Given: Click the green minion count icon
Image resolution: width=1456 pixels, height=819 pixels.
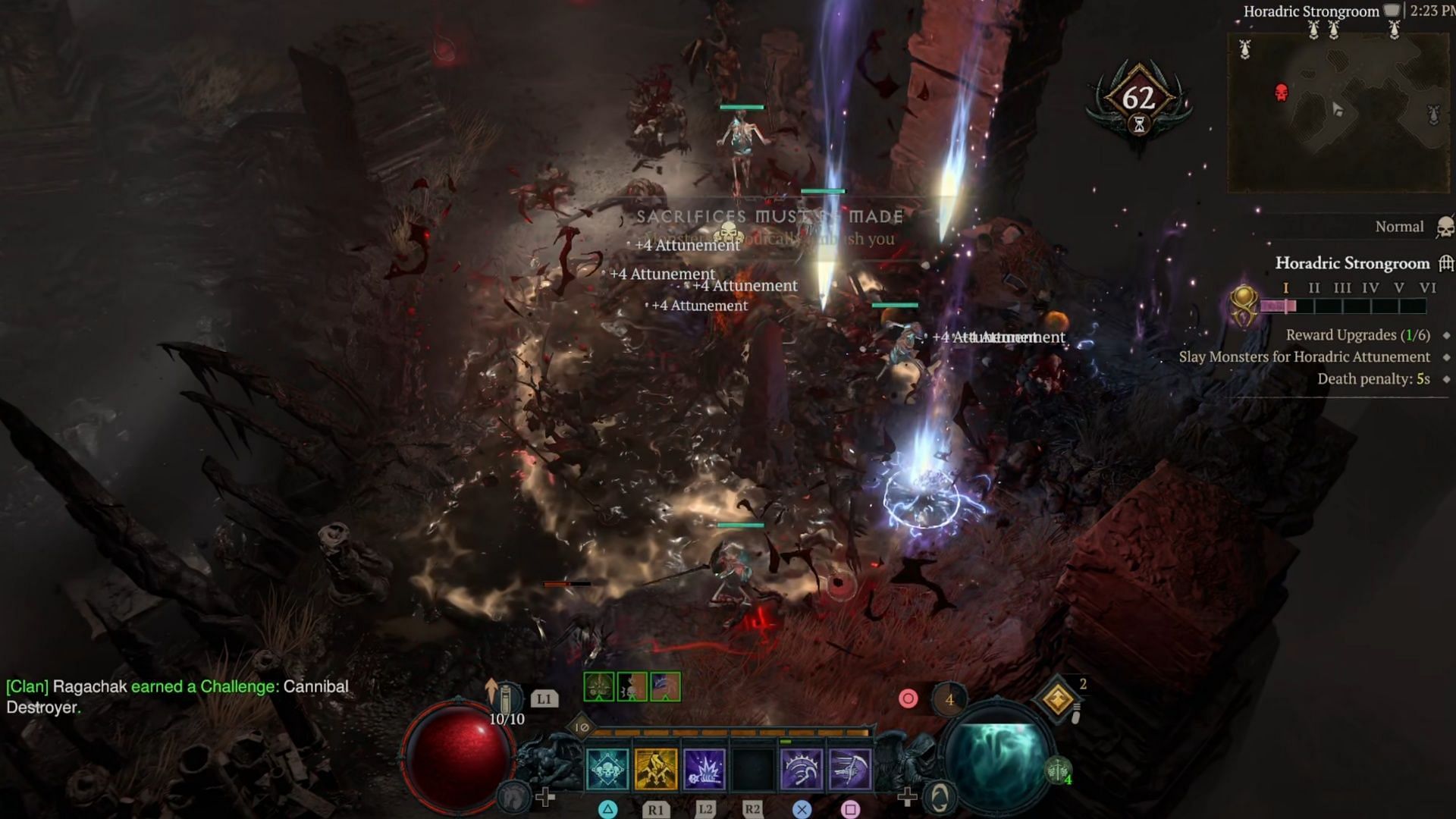Looking at the screenshot, I should click(1059, 770).
